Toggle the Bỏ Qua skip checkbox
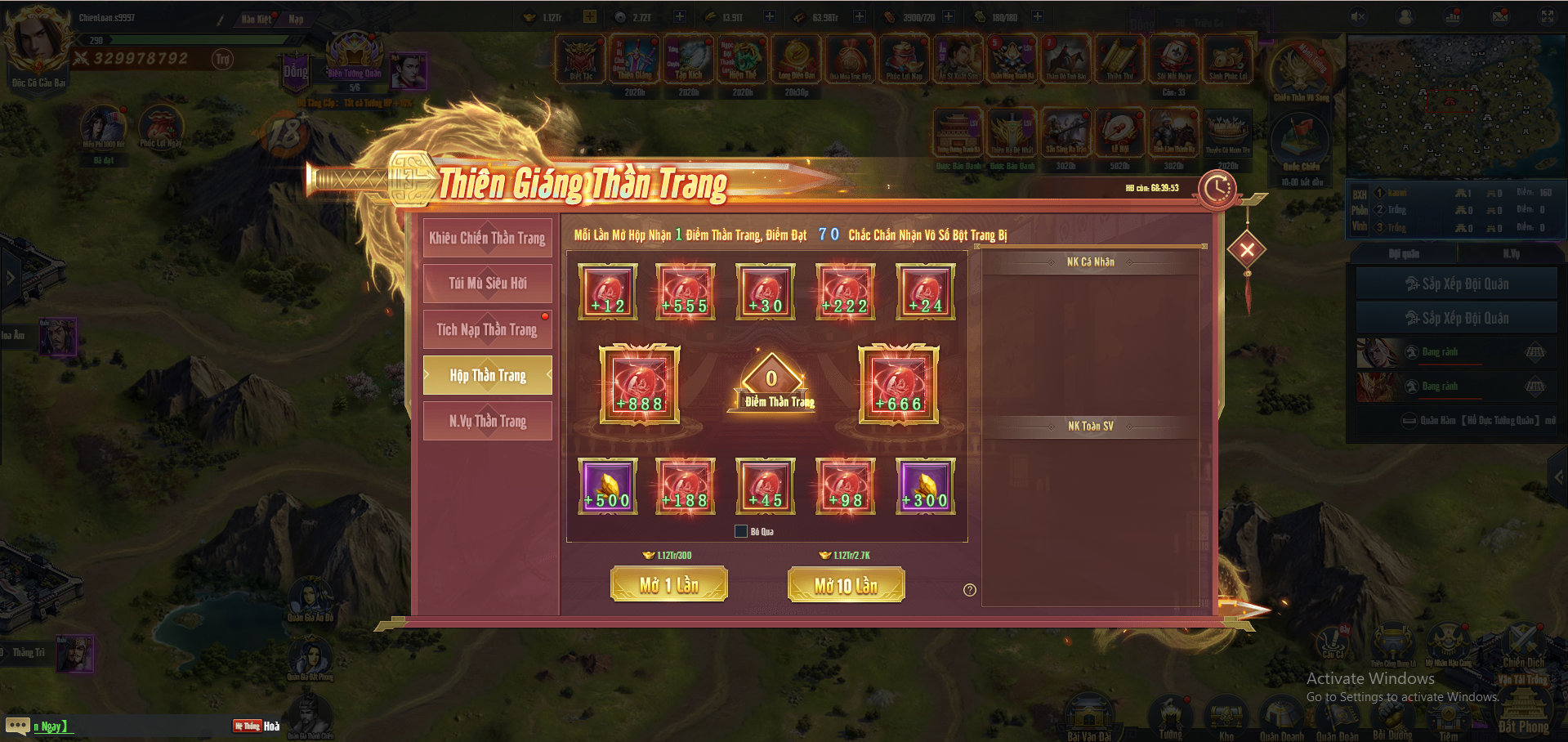The height and width of the screenshot is (742, 1568). [x=741, y=532]
